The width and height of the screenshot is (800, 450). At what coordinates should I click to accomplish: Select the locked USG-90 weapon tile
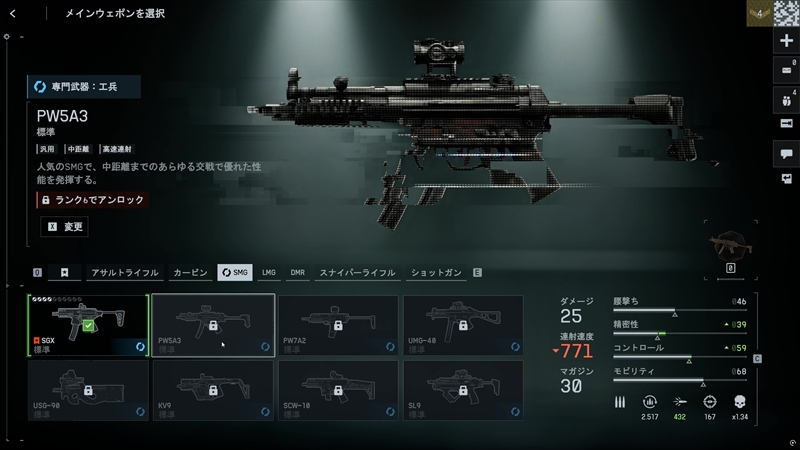pyautogui.click(x=88, y=391)
